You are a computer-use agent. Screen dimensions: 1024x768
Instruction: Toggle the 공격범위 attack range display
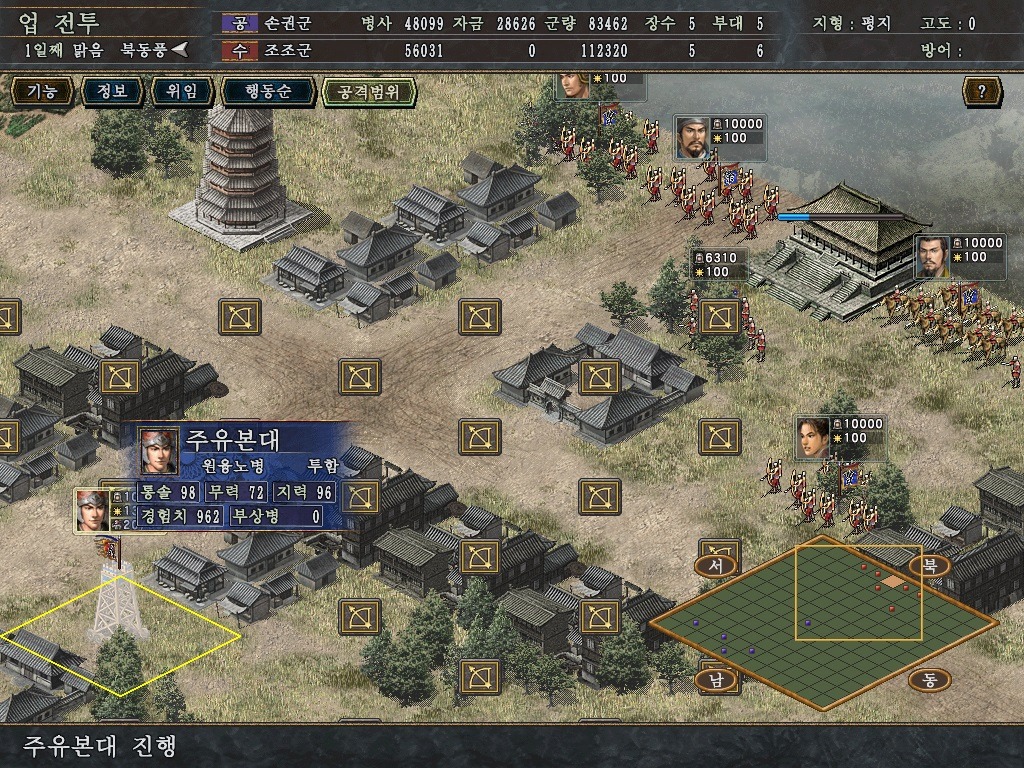click(x=368, y=92)
